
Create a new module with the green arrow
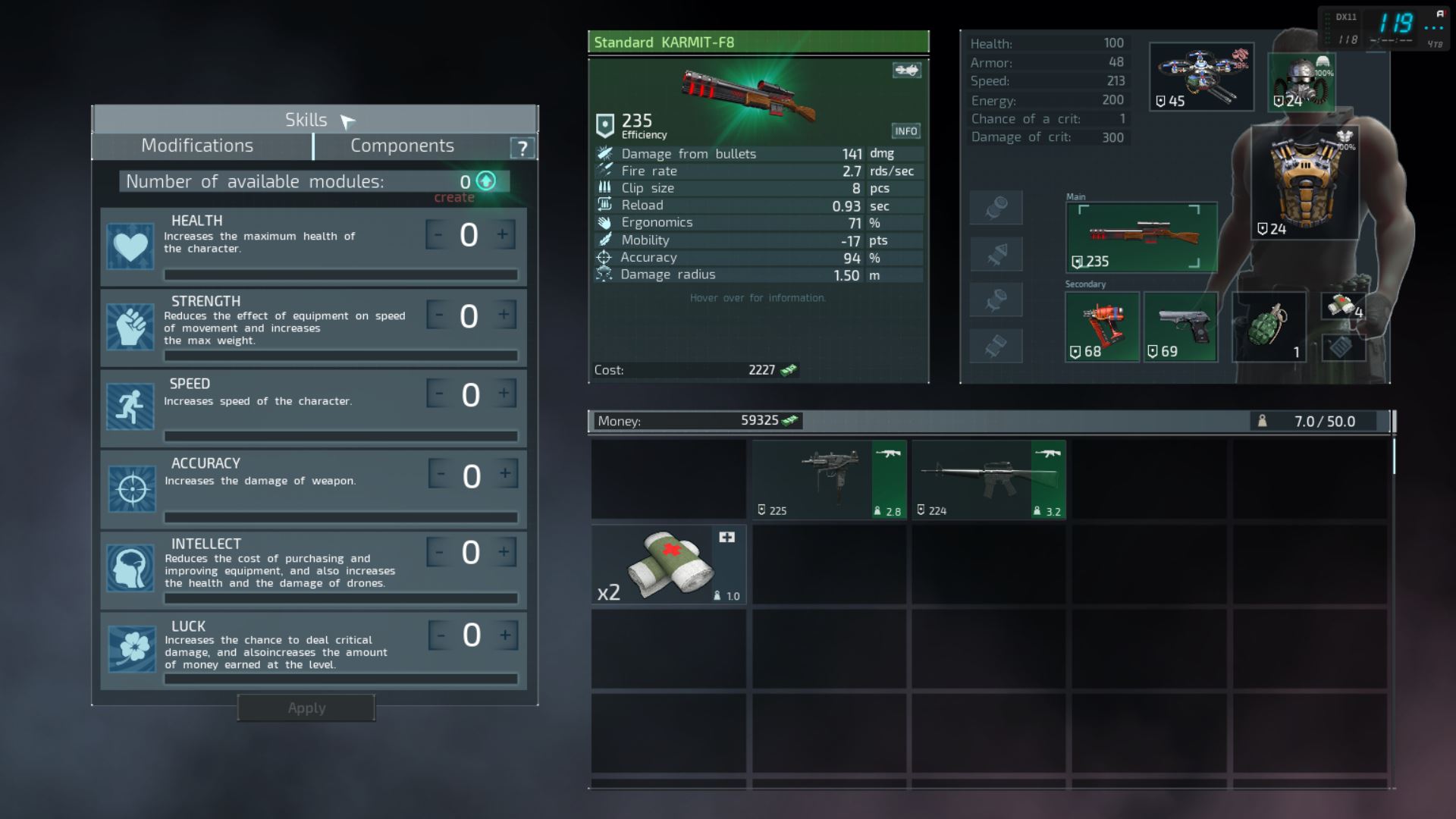tap(486, 181)
